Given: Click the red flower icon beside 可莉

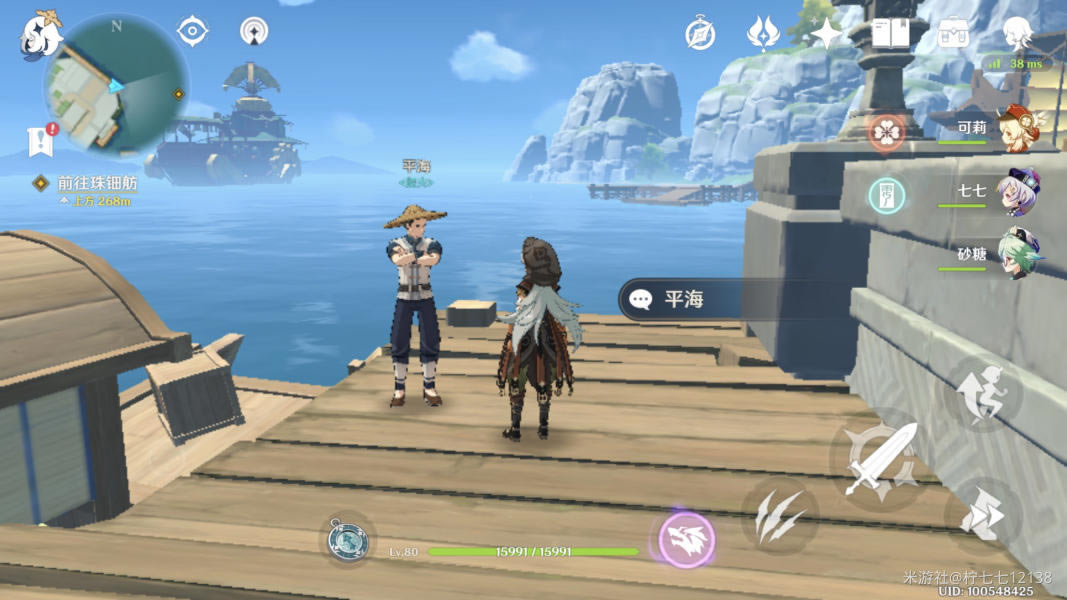Looking at the screenshot, I should [x=886, y=132].
